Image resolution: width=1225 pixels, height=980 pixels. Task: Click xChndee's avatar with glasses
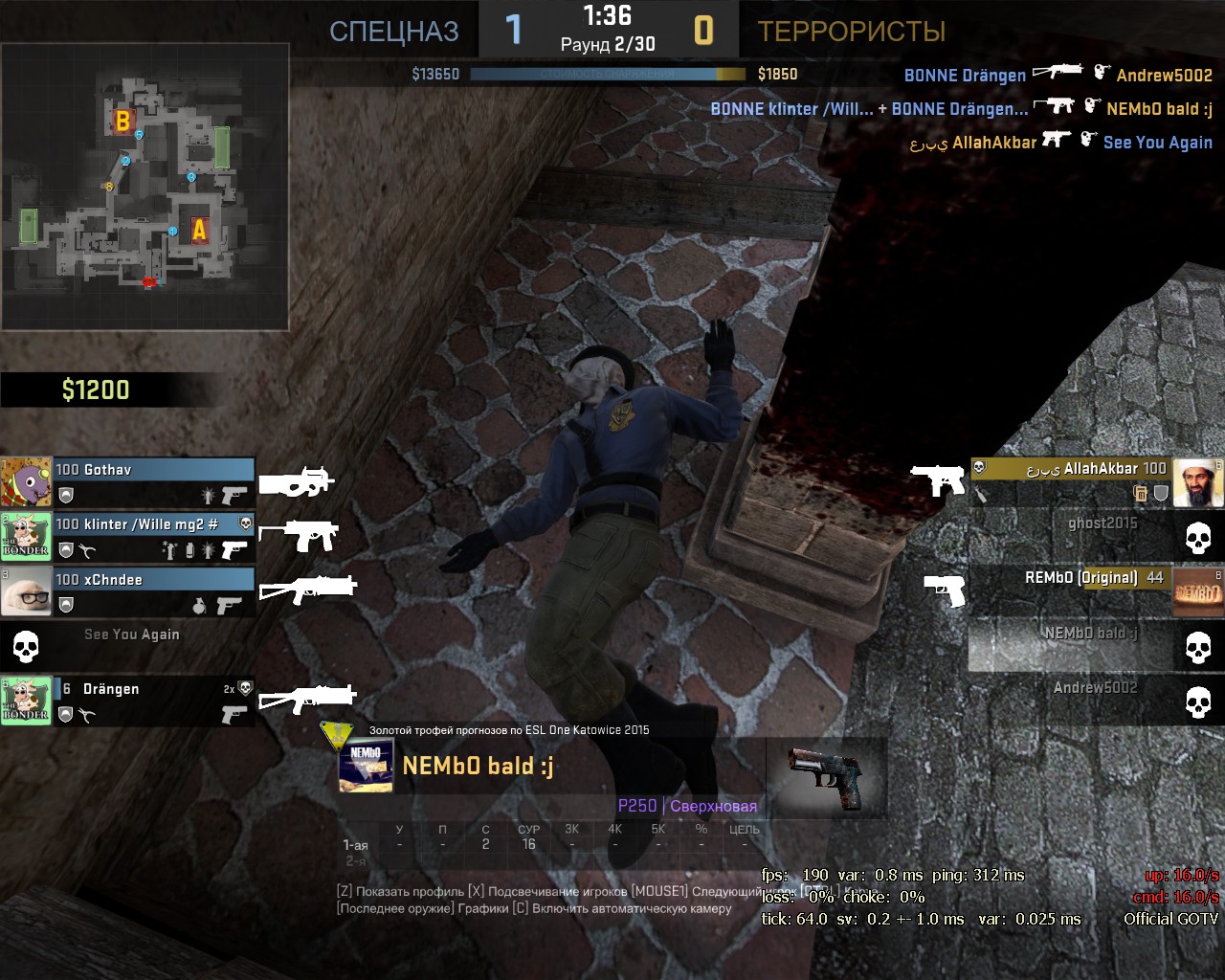(26, 591)
